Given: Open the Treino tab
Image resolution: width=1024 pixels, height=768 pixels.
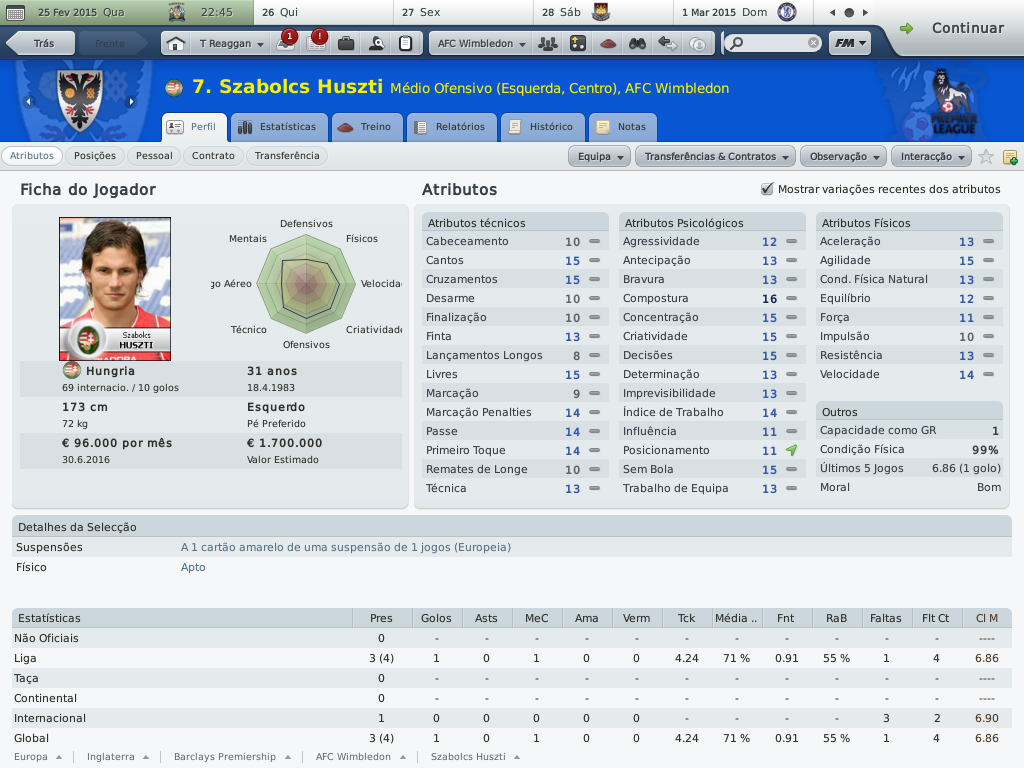Looking at the screenshot, I should pyautogui.click(x=367, y=127).
